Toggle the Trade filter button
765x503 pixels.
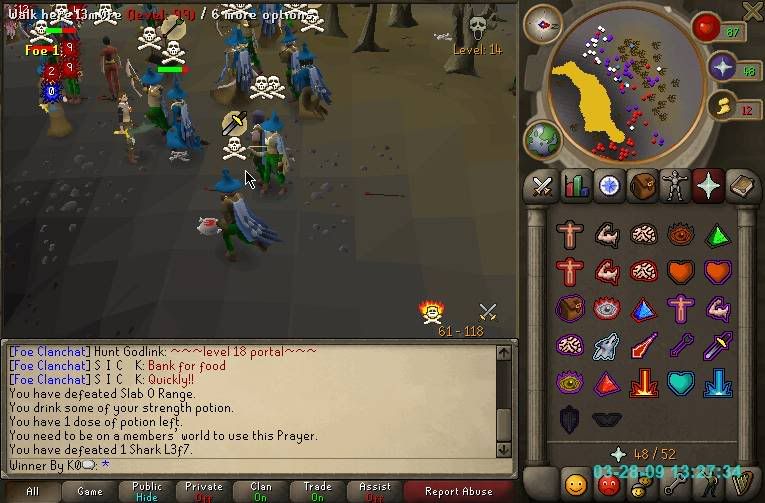coord(318,491)
